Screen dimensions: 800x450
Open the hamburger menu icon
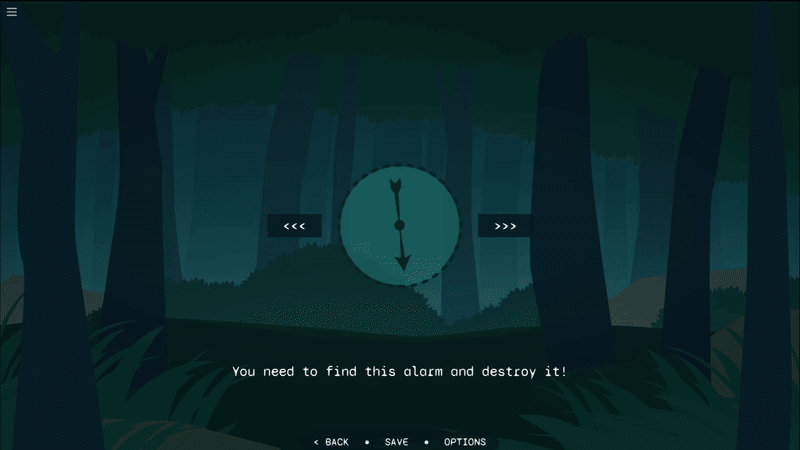tap(12, 12)
